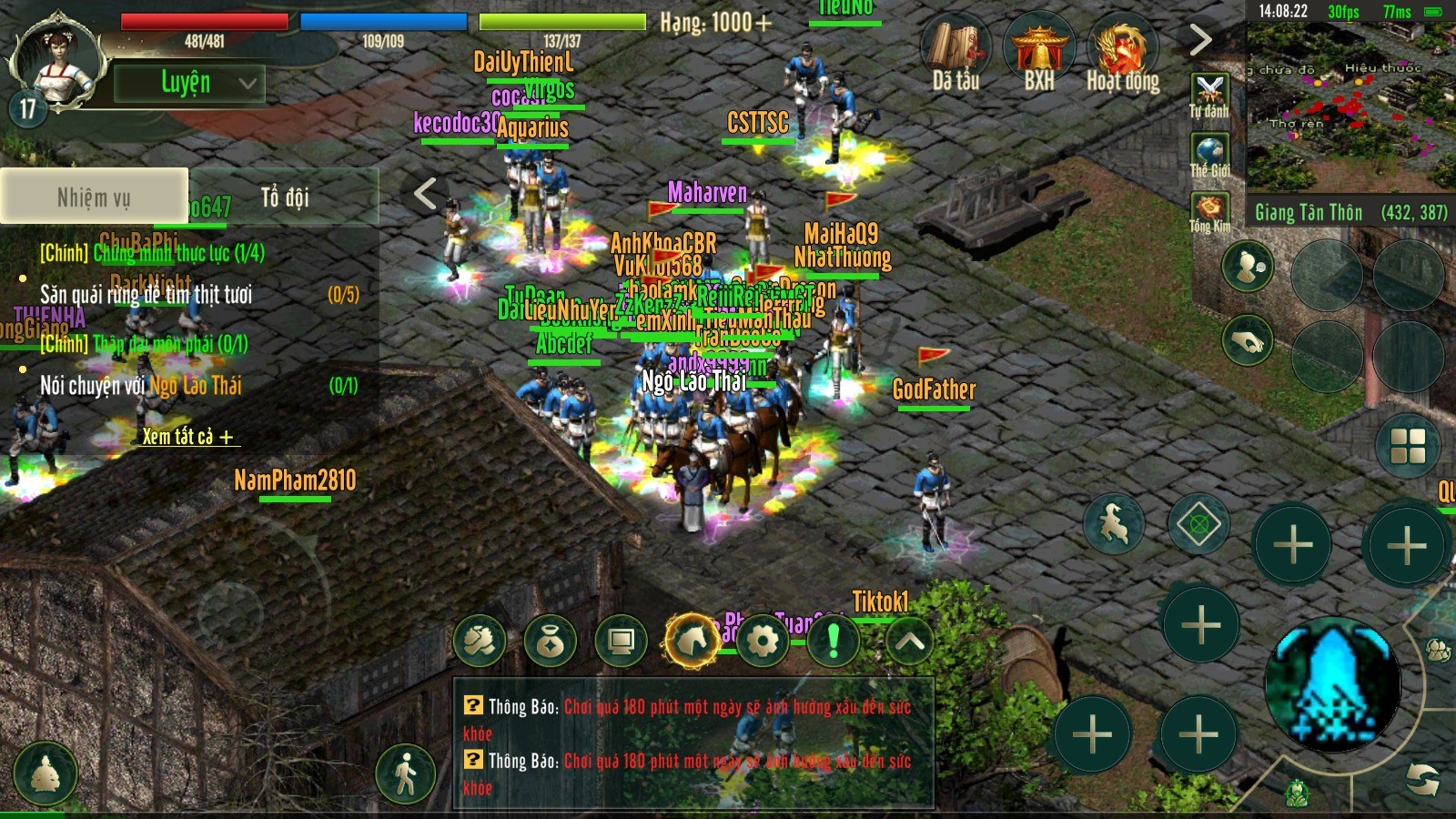Open the money bag inventory icon
Image resolution: width=1456 pixels, height=819 pixels.
pos(550,641)
